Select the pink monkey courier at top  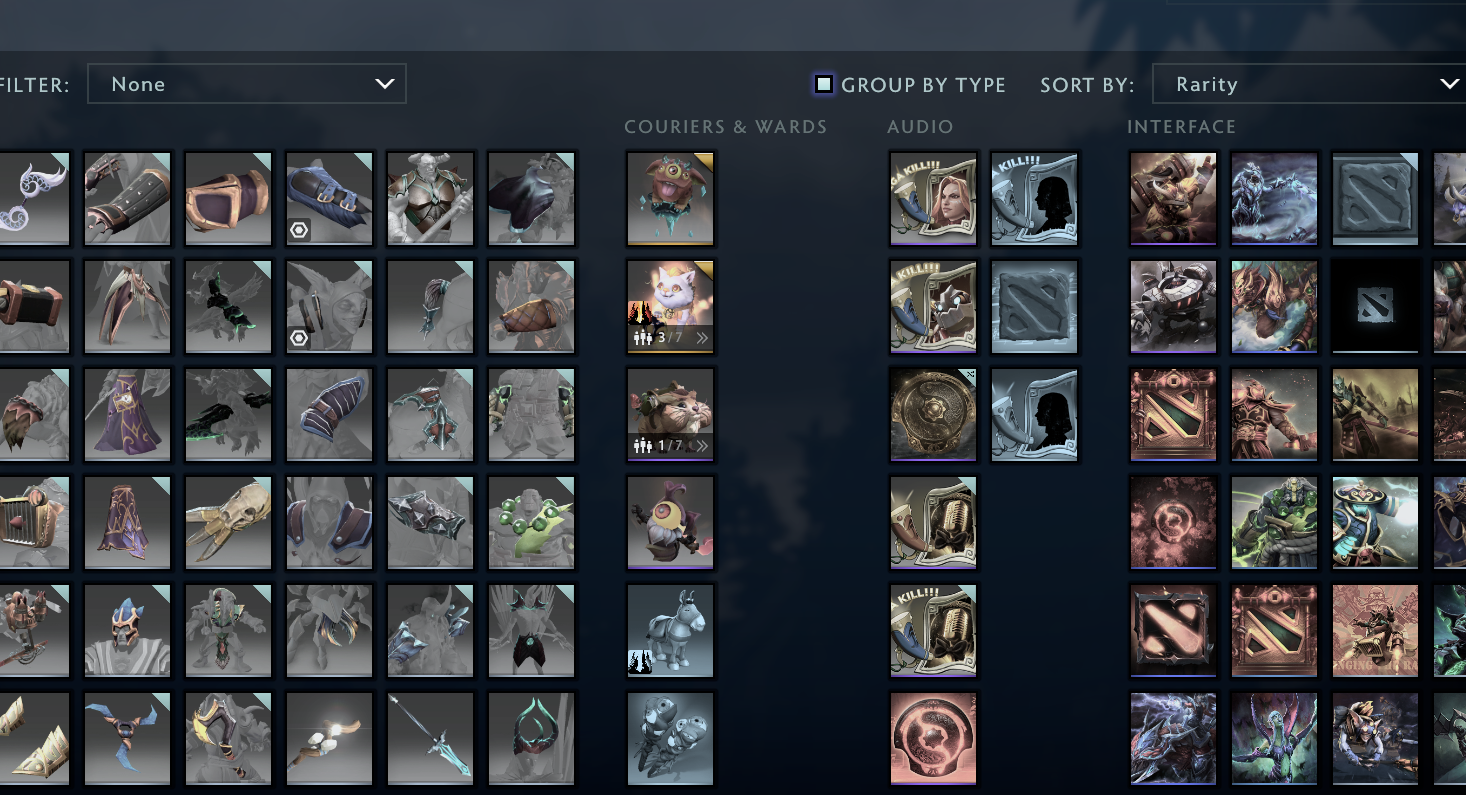pyautogui.click(x=670, y=198)
